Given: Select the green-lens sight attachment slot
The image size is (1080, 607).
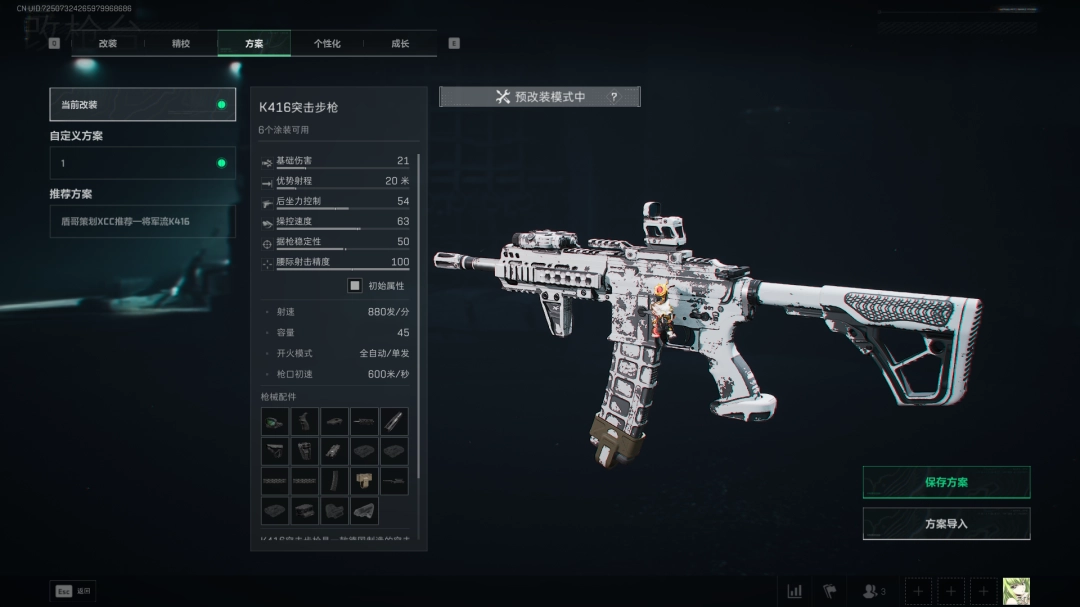Looking at the screenshot, I should click(x=275, y=422).
